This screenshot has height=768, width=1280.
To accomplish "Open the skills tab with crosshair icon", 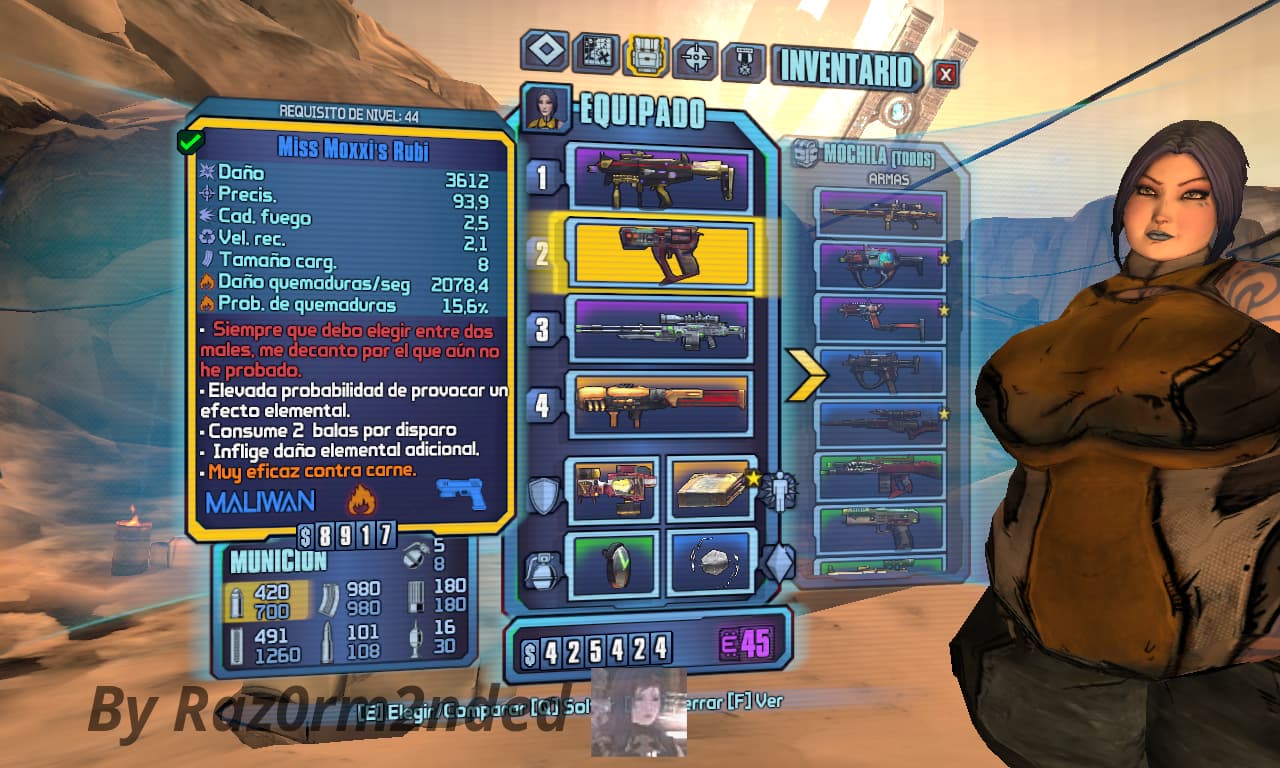I will click(695, 59).
